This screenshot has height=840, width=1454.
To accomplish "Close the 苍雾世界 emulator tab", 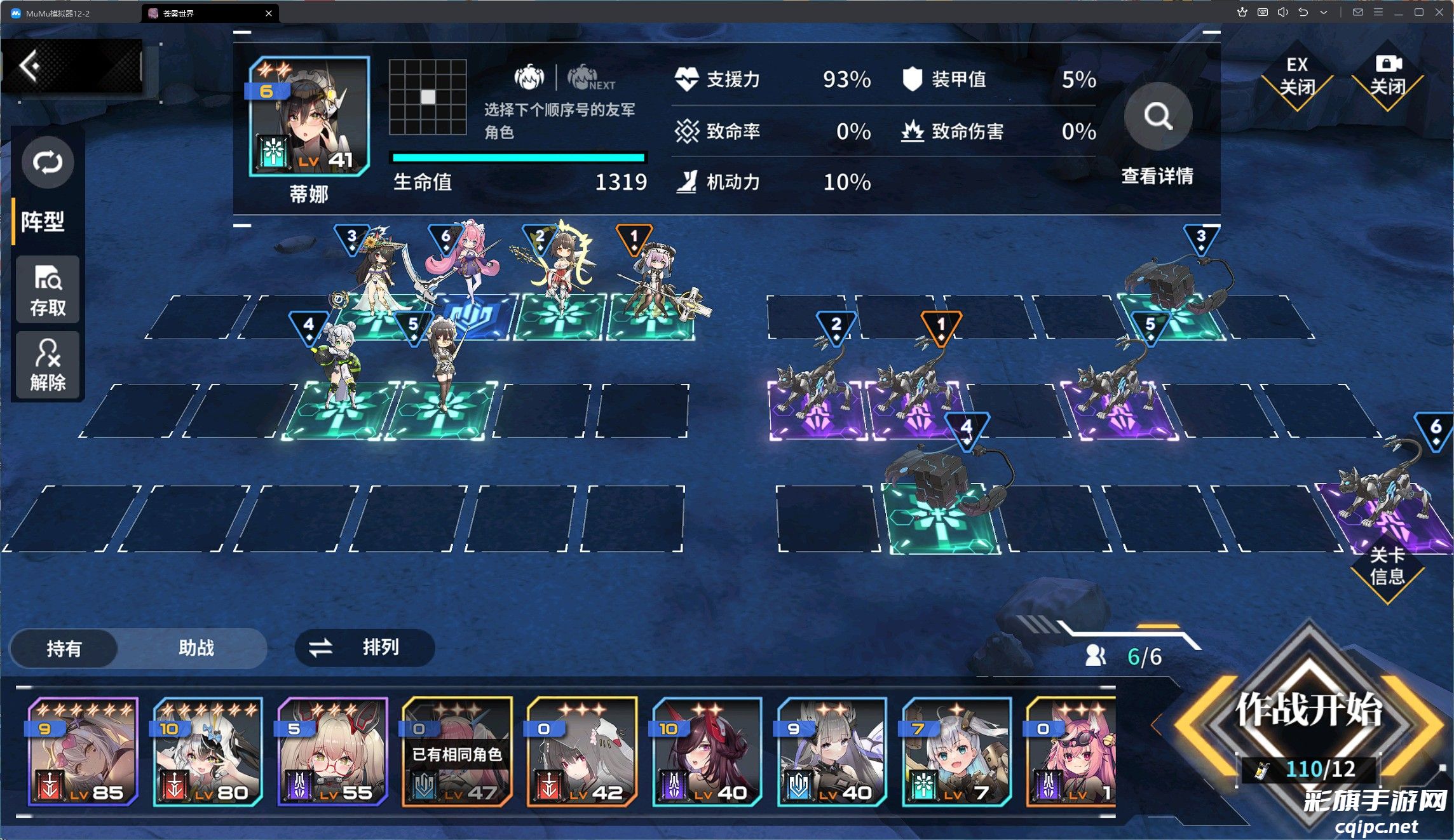I will point(269,13).
